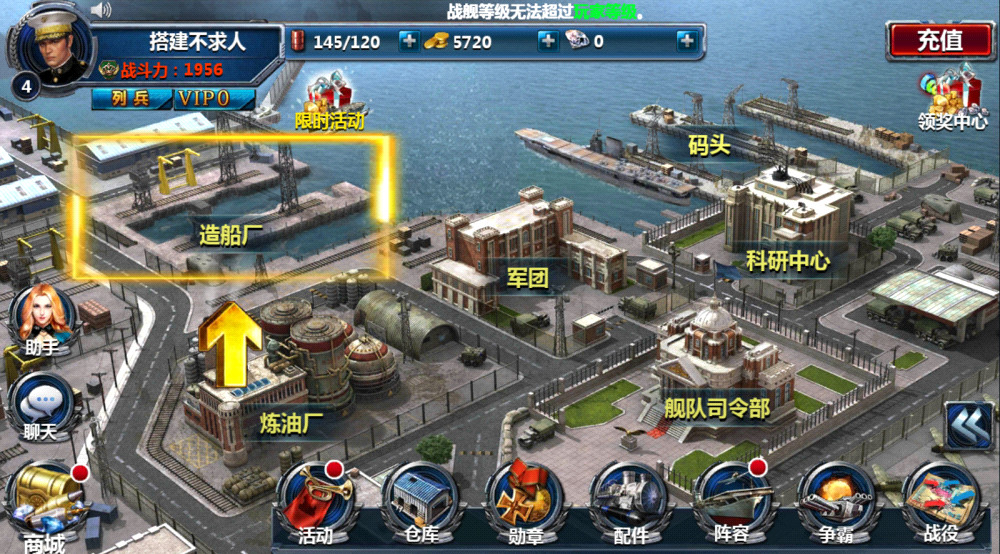1000x554 pixels.
Task: Open the 助手 assistant icon
Action: click(x=42, y=318)
